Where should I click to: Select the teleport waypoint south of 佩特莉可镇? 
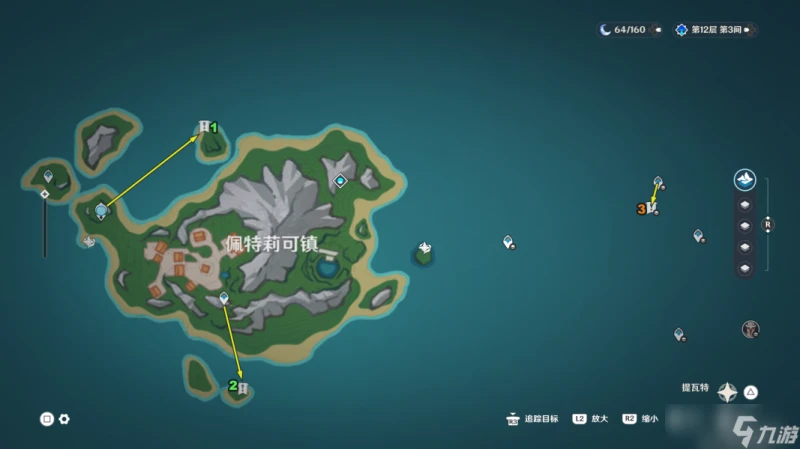[x=224, y=298]
